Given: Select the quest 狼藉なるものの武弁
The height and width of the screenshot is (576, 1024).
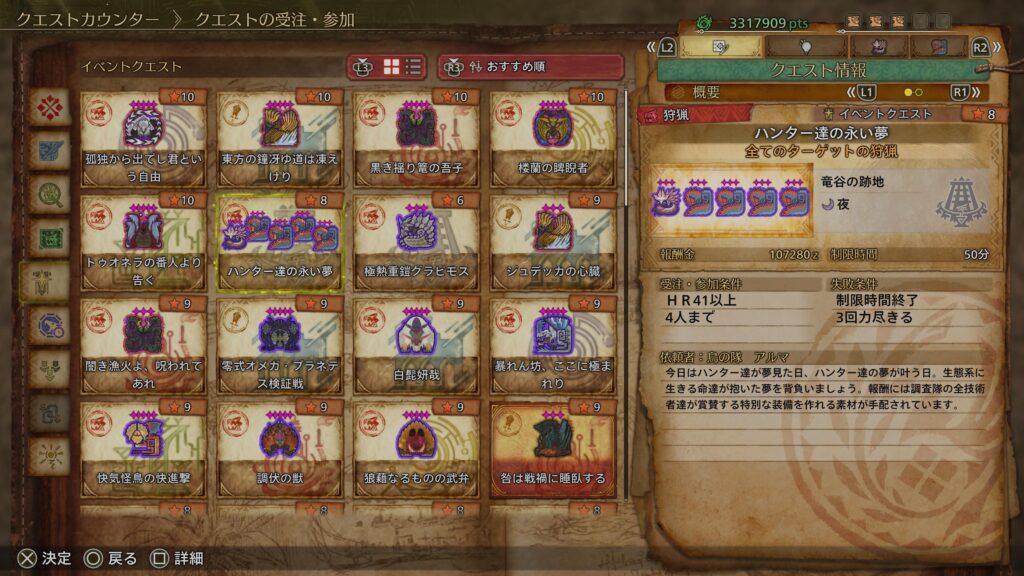Looking at the screenshot, I should pyautogui.click(x=415, y=450).
